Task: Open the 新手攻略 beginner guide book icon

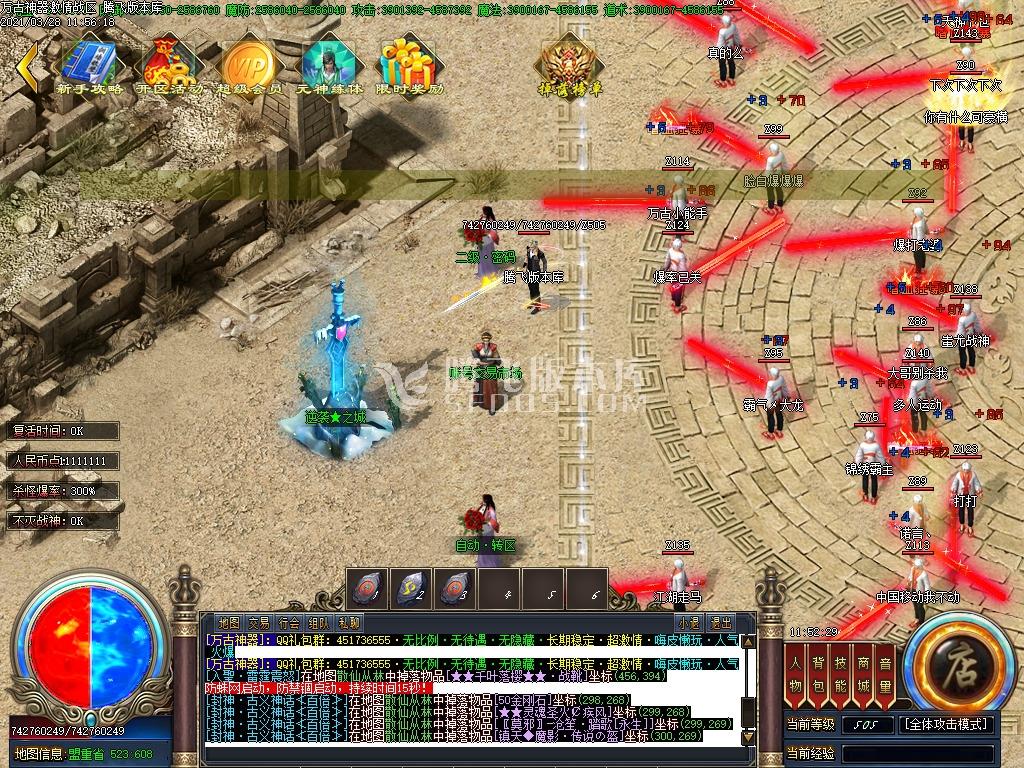Action: 91,66
